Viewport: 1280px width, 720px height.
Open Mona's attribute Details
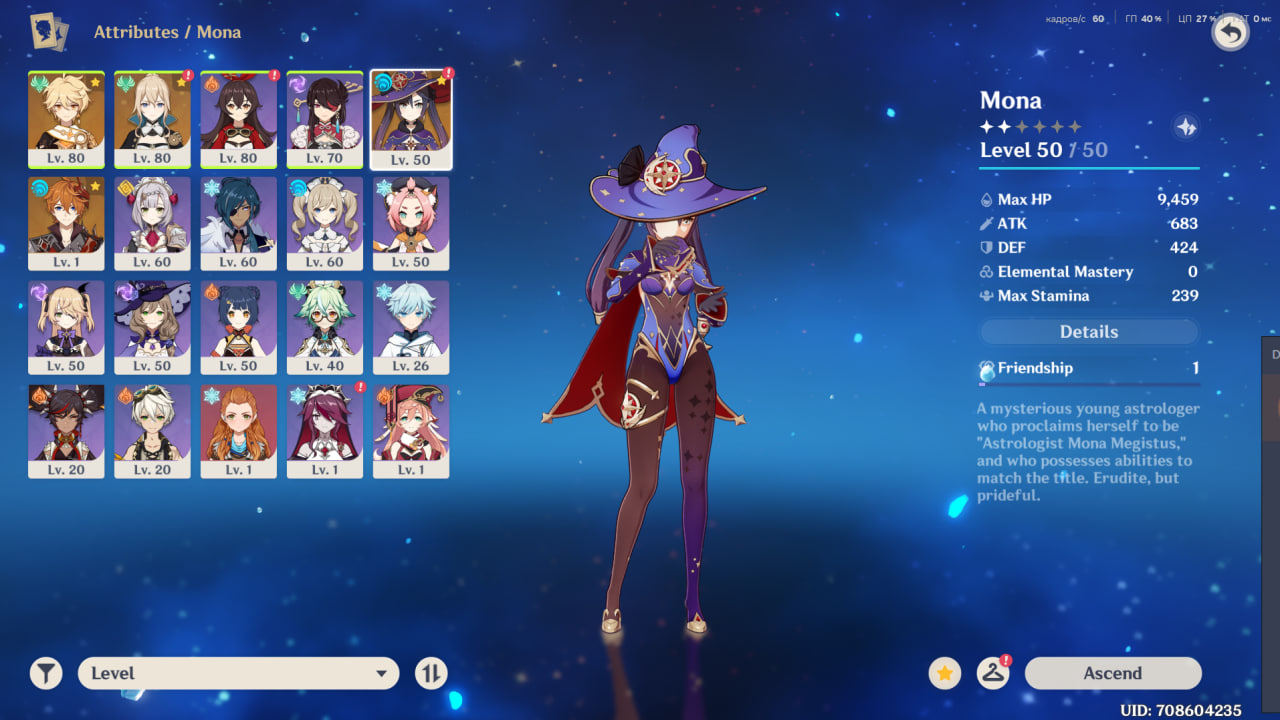(x=1088, y=332)
